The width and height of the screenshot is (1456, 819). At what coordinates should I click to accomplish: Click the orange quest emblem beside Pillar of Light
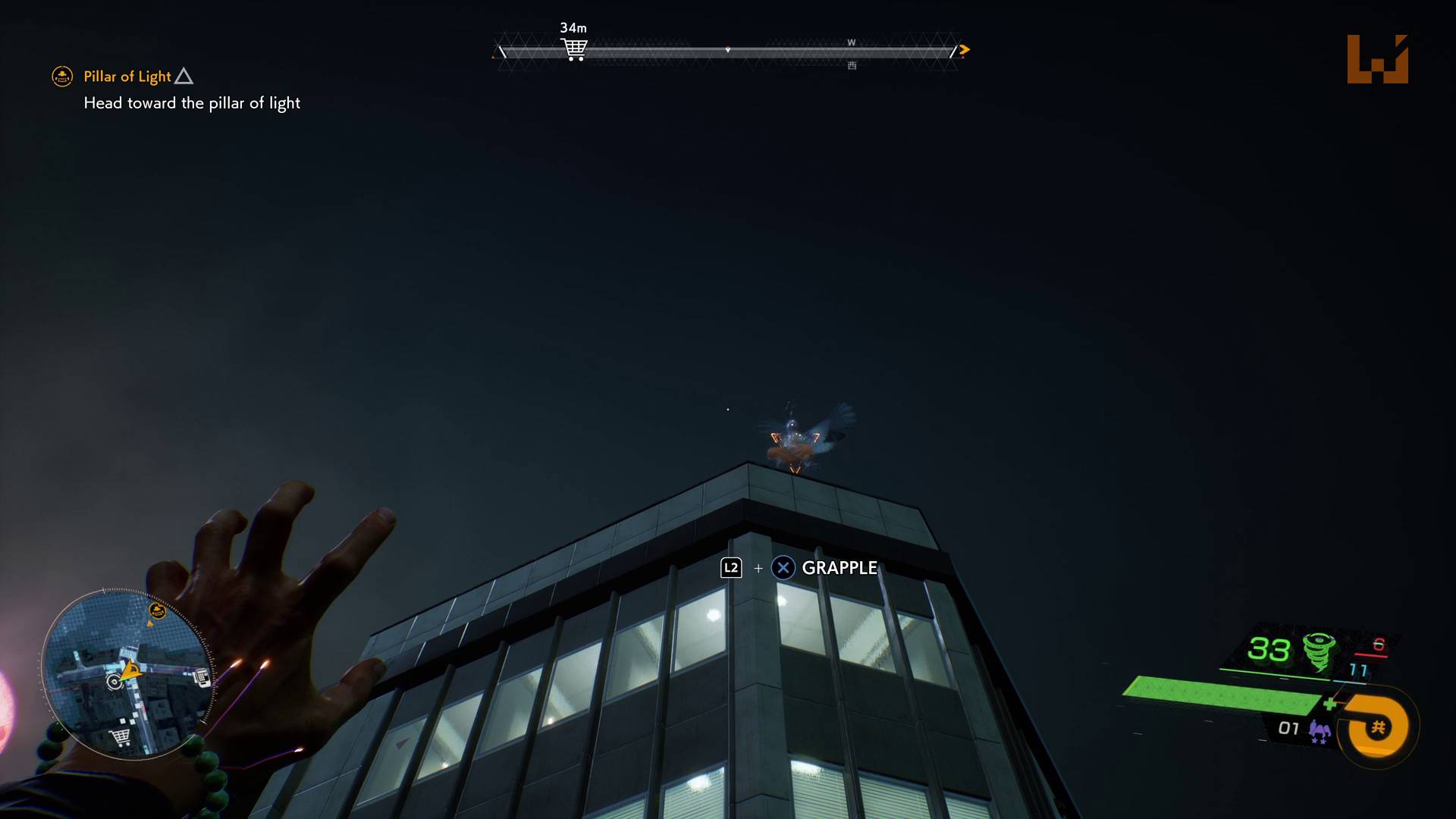[x=62, y=77]
